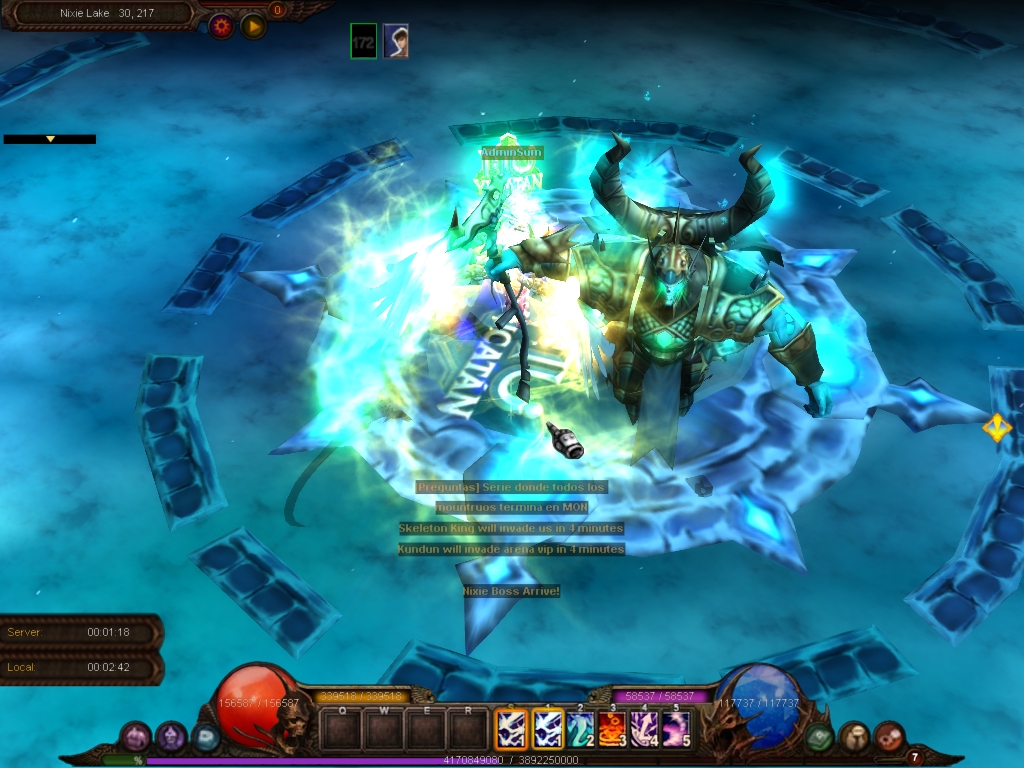Click the pale blue round button beside health orb
This screenshot has height=768, width=1024.
pos(206,738)
